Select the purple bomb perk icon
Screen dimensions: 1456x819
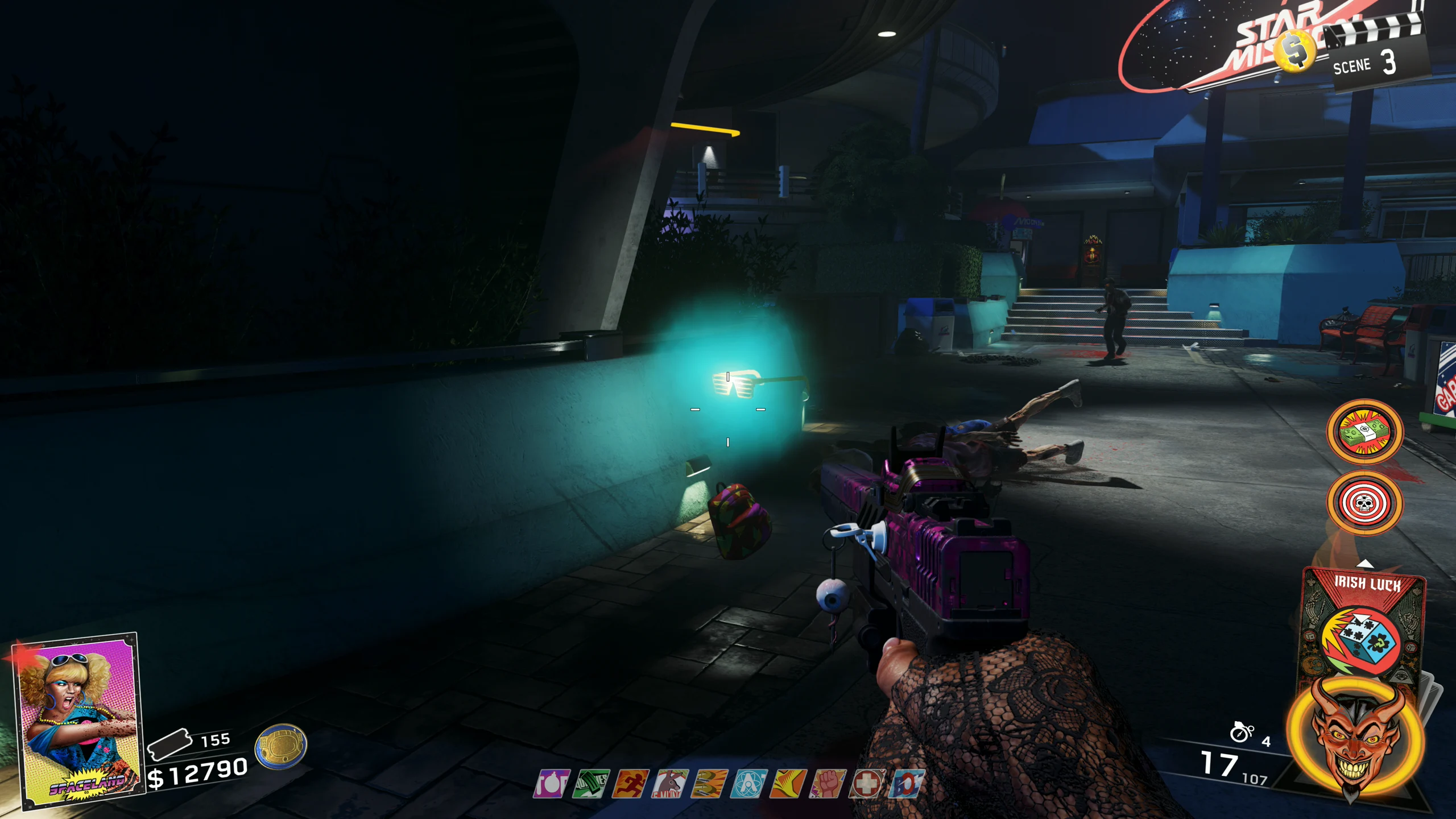551,784
